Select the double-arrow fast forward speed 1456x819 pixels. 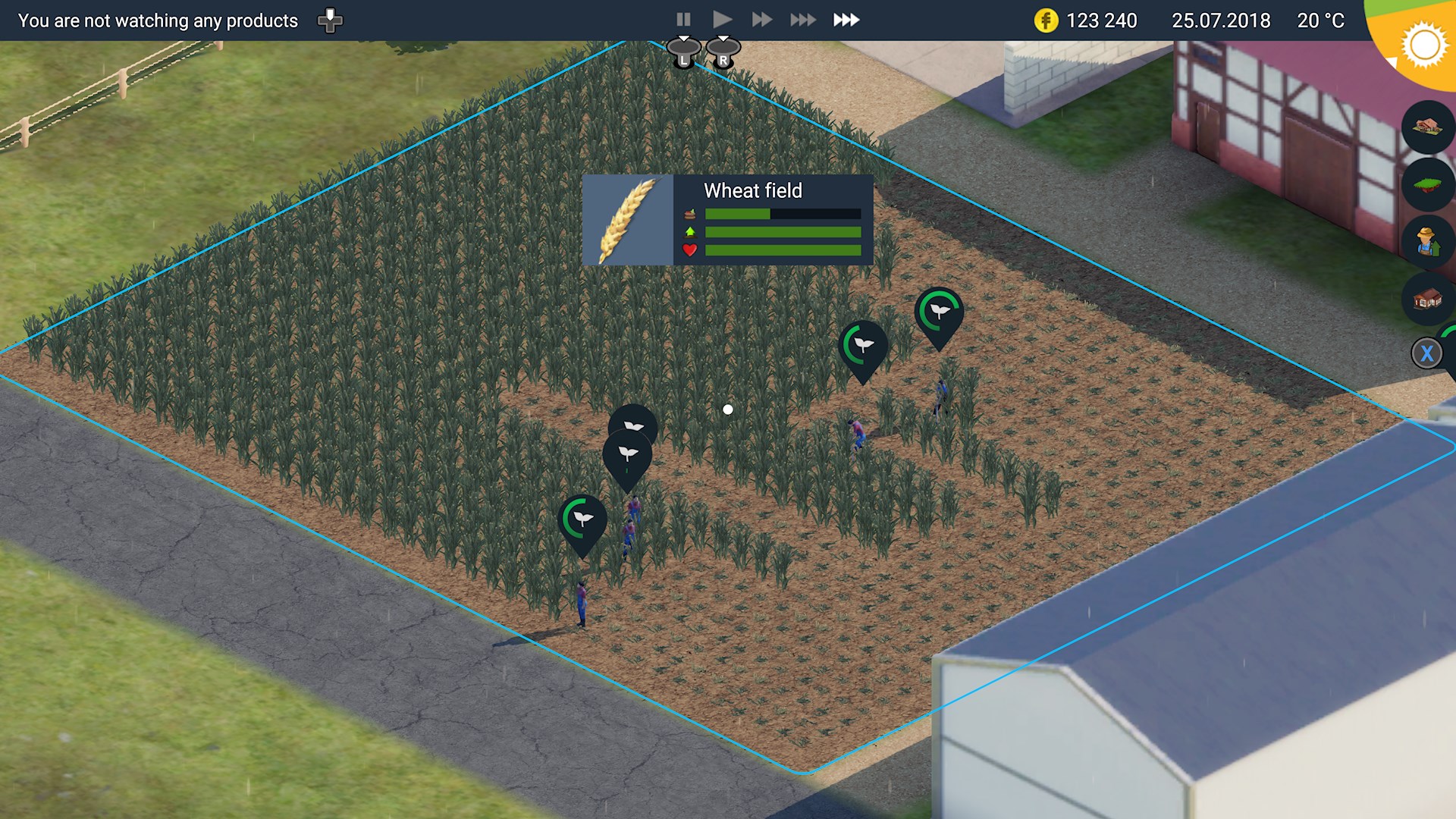[761, 20]
